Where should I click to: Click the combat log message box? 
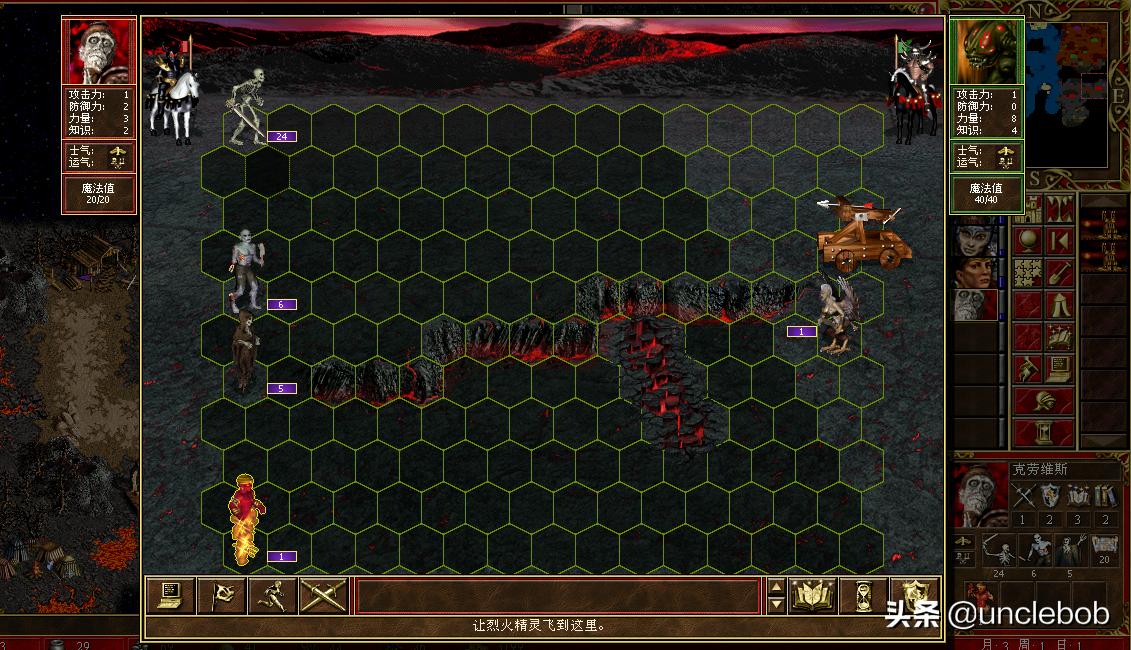[x=558, y=596]
